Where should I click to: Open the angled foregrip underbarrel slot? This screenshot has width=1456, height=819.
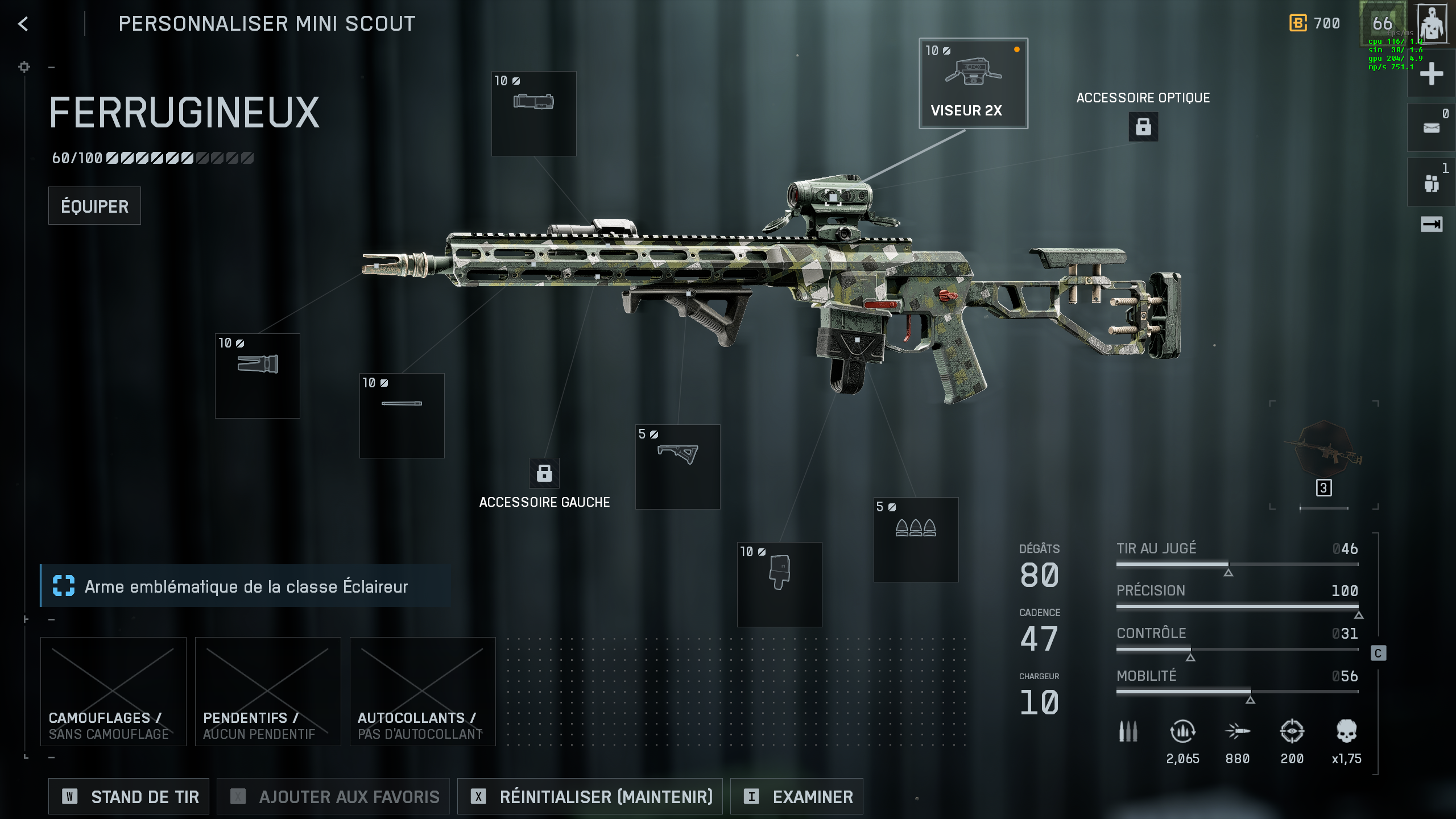[x=677, y=466]
